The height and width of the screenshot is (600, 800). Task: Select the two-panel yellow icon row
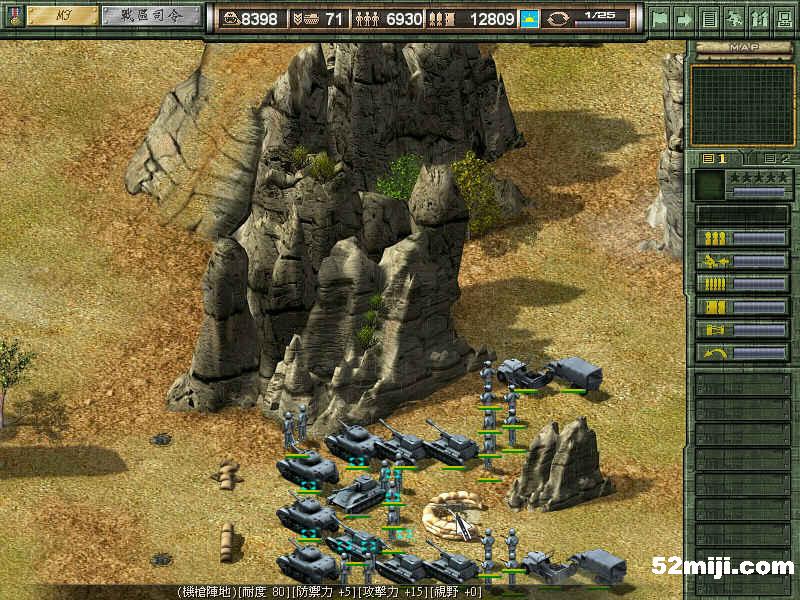pos(742,307)
